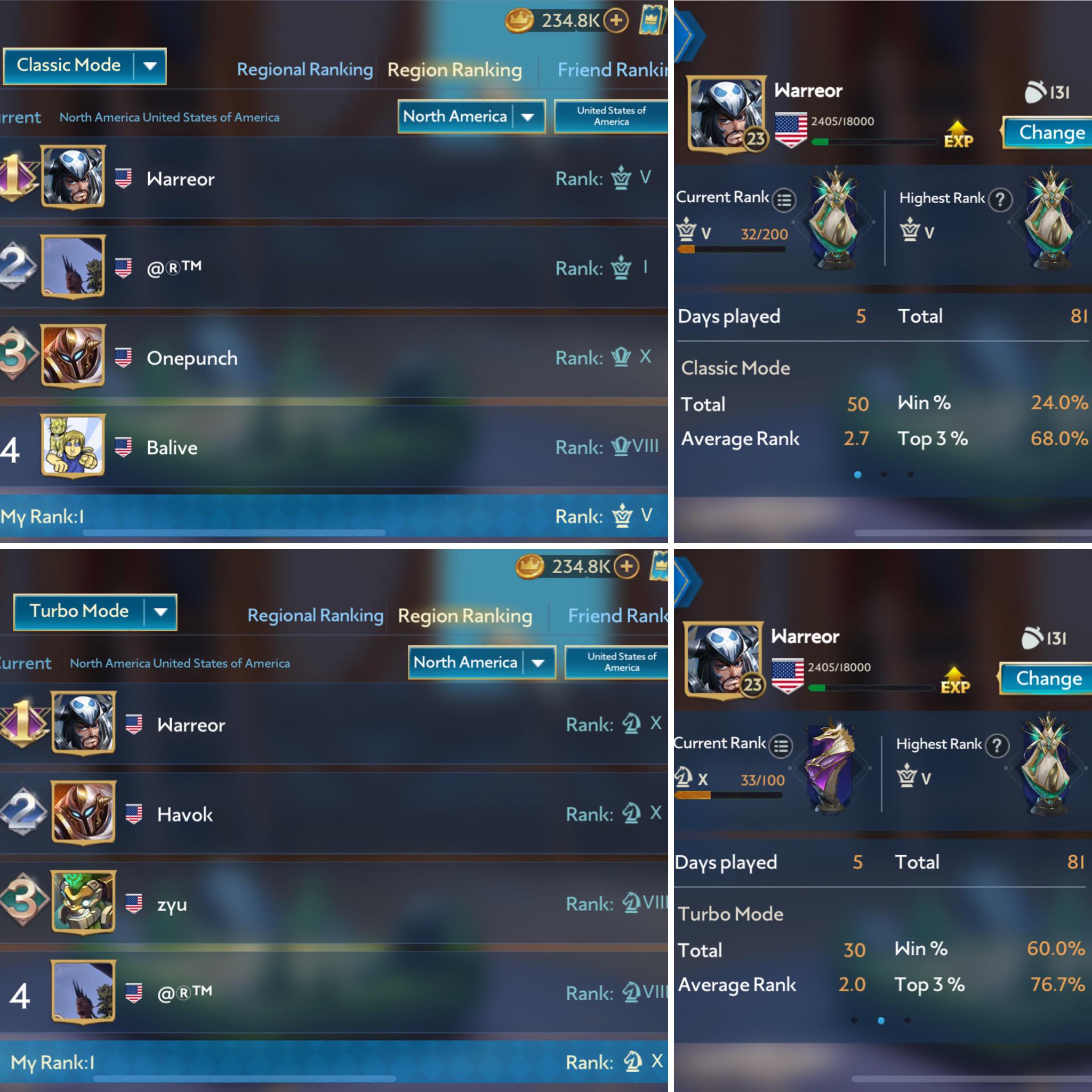Screen dimensions: 1092x1092
Task: Switch to the Friend Ranking tab
Action: 612,69
